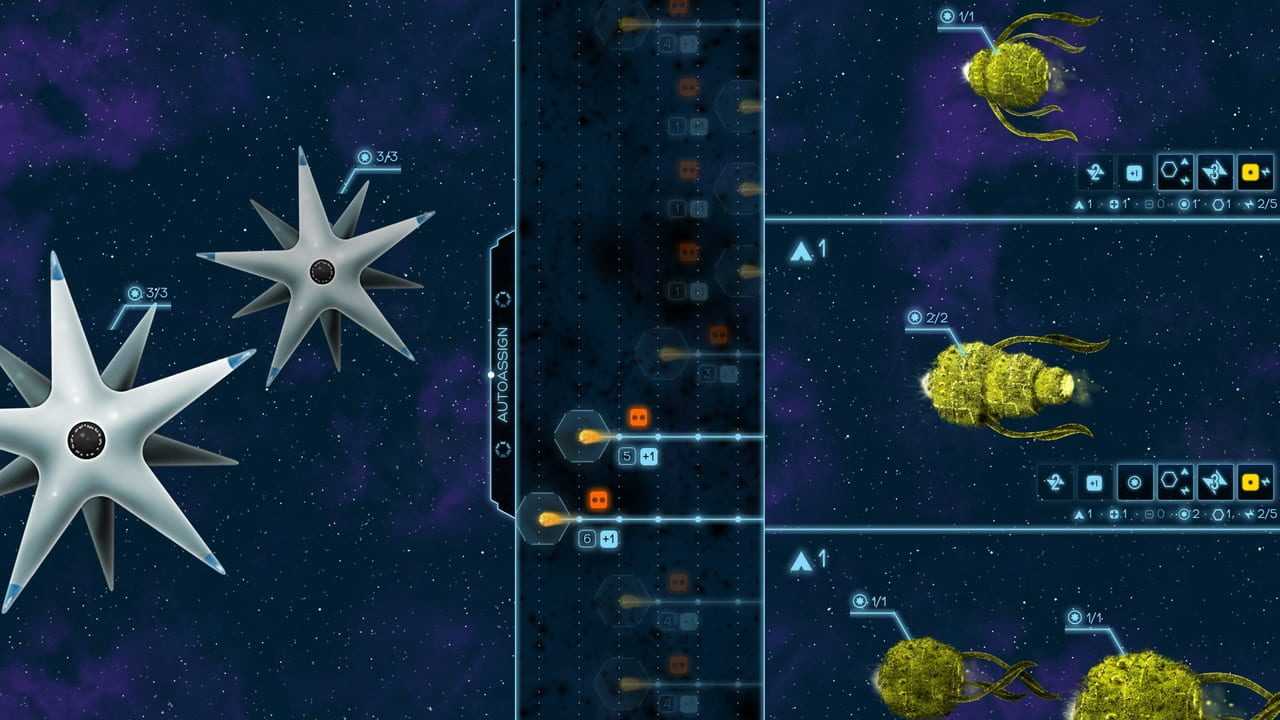
Task: Click the 2/2 ship's hexagon shield part icon
Action: 1174,483
